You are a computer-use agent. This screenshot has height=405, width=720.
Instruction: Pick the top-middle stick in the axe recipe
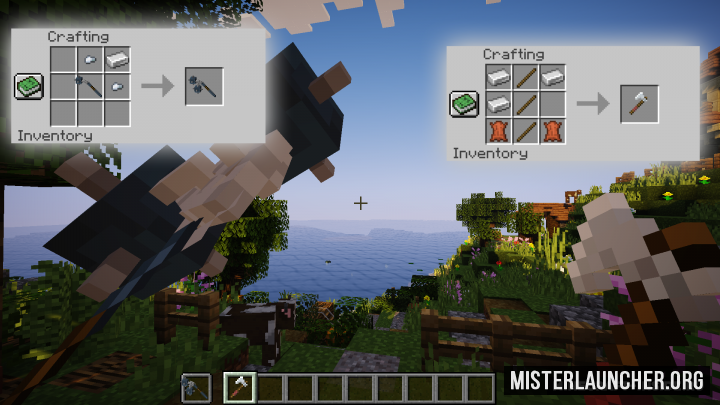tap(524, 76)
